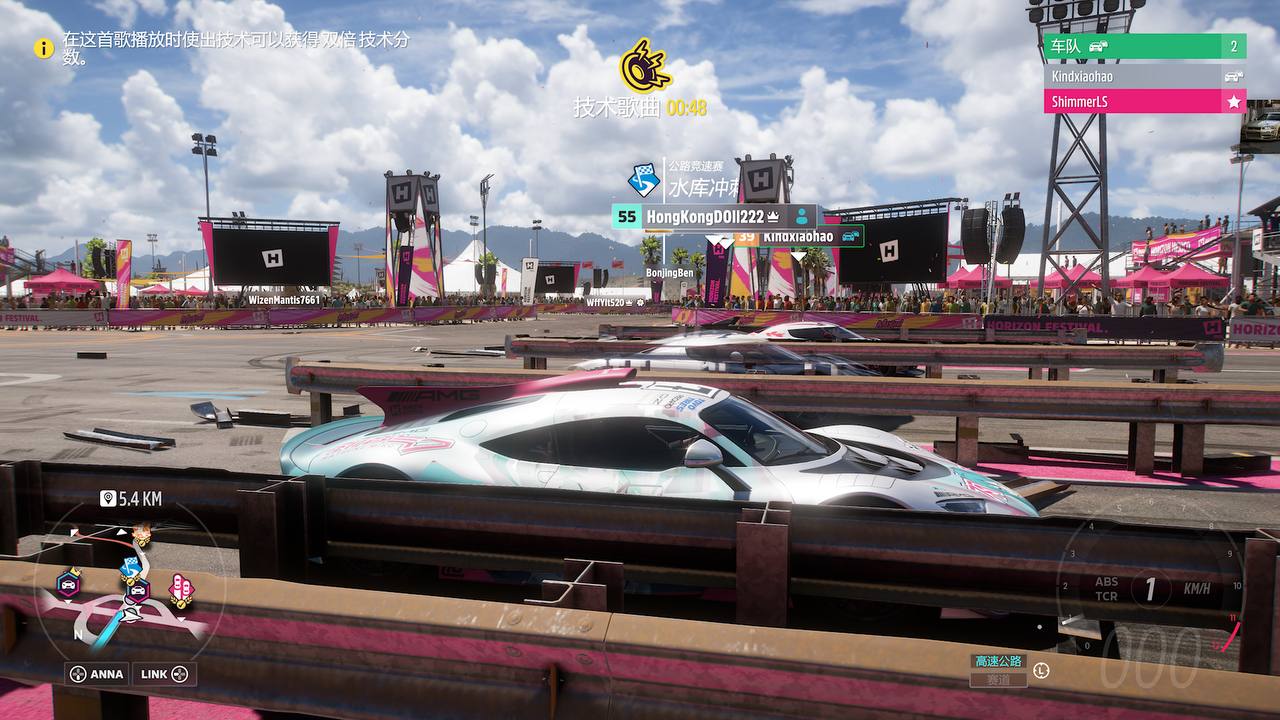Select the 赛道 tune option
Viewport: 1280px width, 720px height.
pos(998,679)
